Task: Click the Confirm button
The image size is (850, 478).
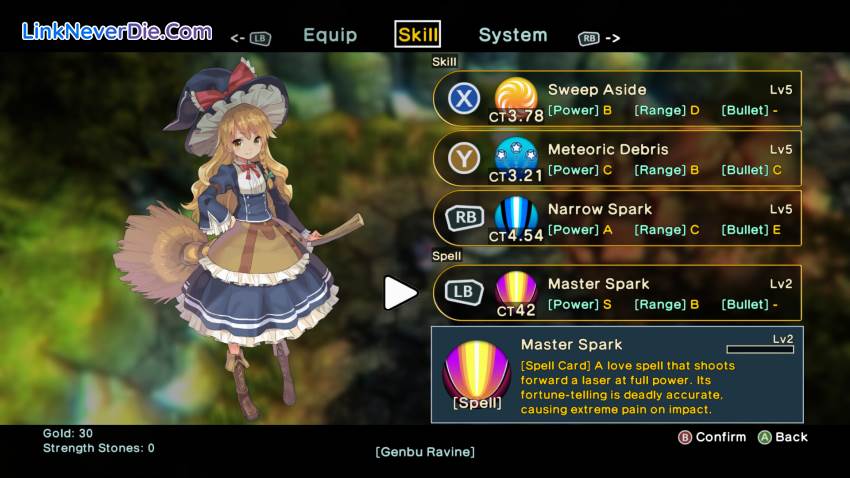Action: 712,437
